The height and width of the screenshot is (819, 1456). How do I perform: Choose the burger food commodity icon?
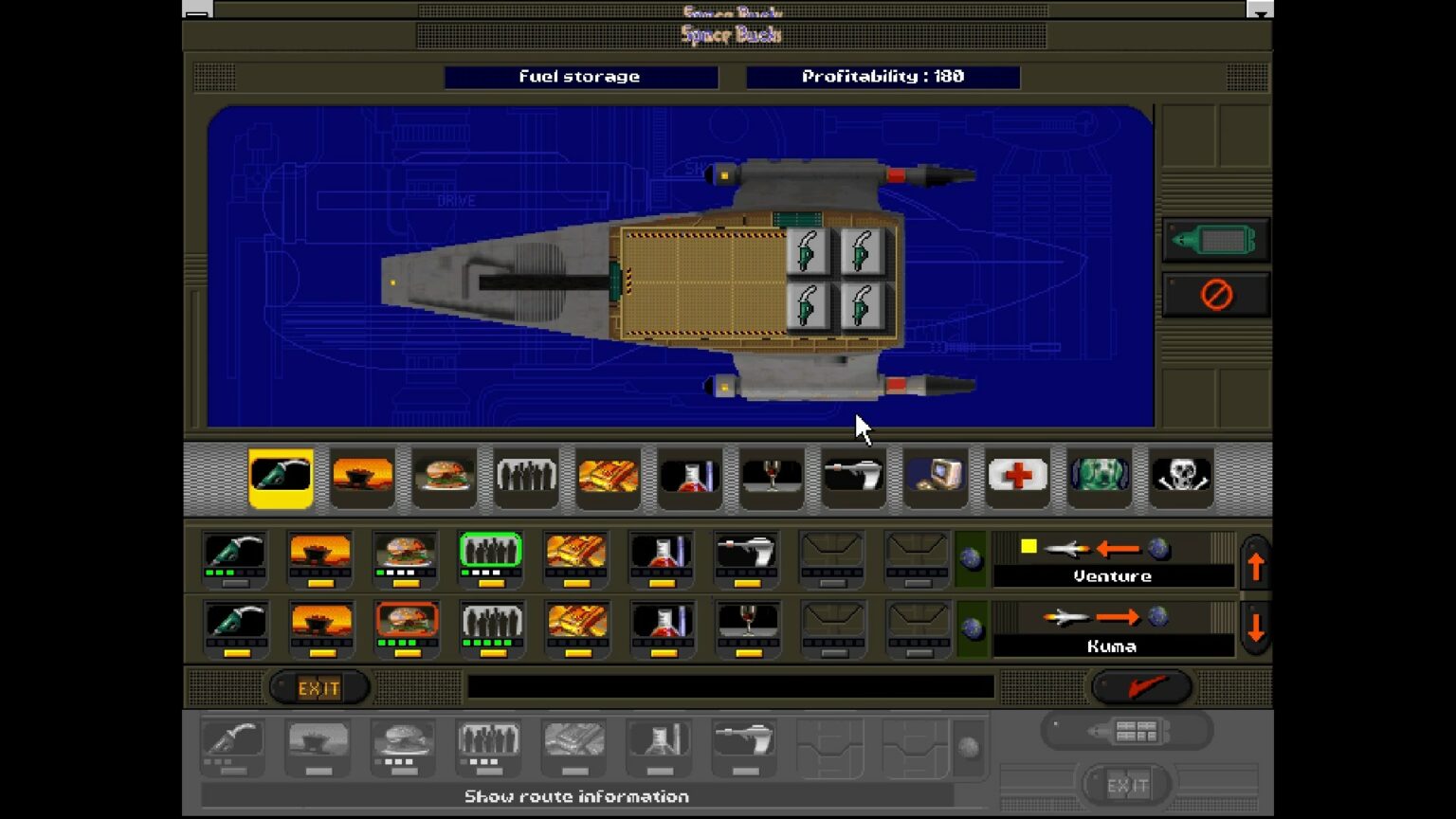click(x=445, y=479)
